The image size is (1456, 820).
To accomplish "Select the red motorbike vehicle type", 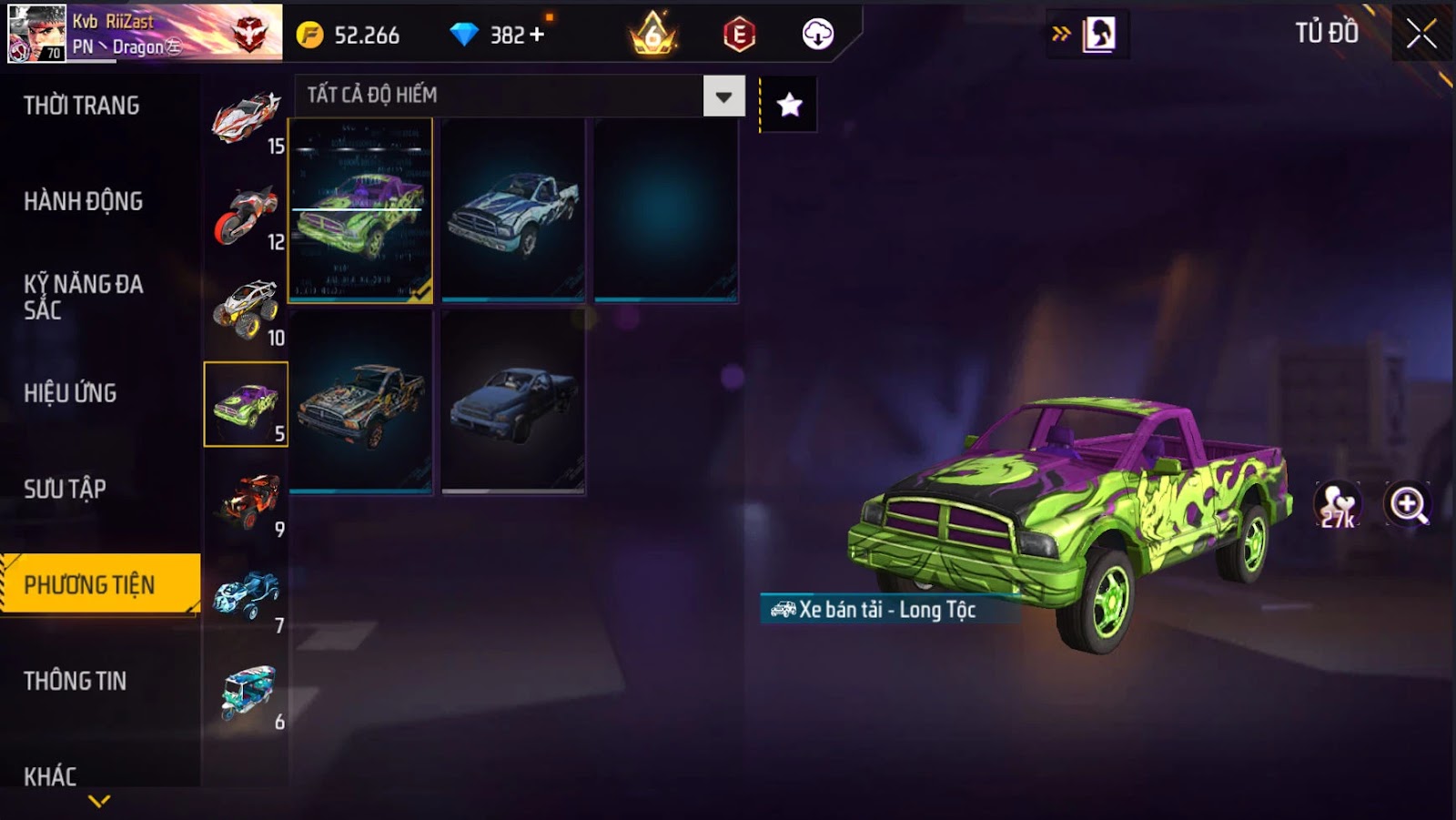I will [246, 215].
